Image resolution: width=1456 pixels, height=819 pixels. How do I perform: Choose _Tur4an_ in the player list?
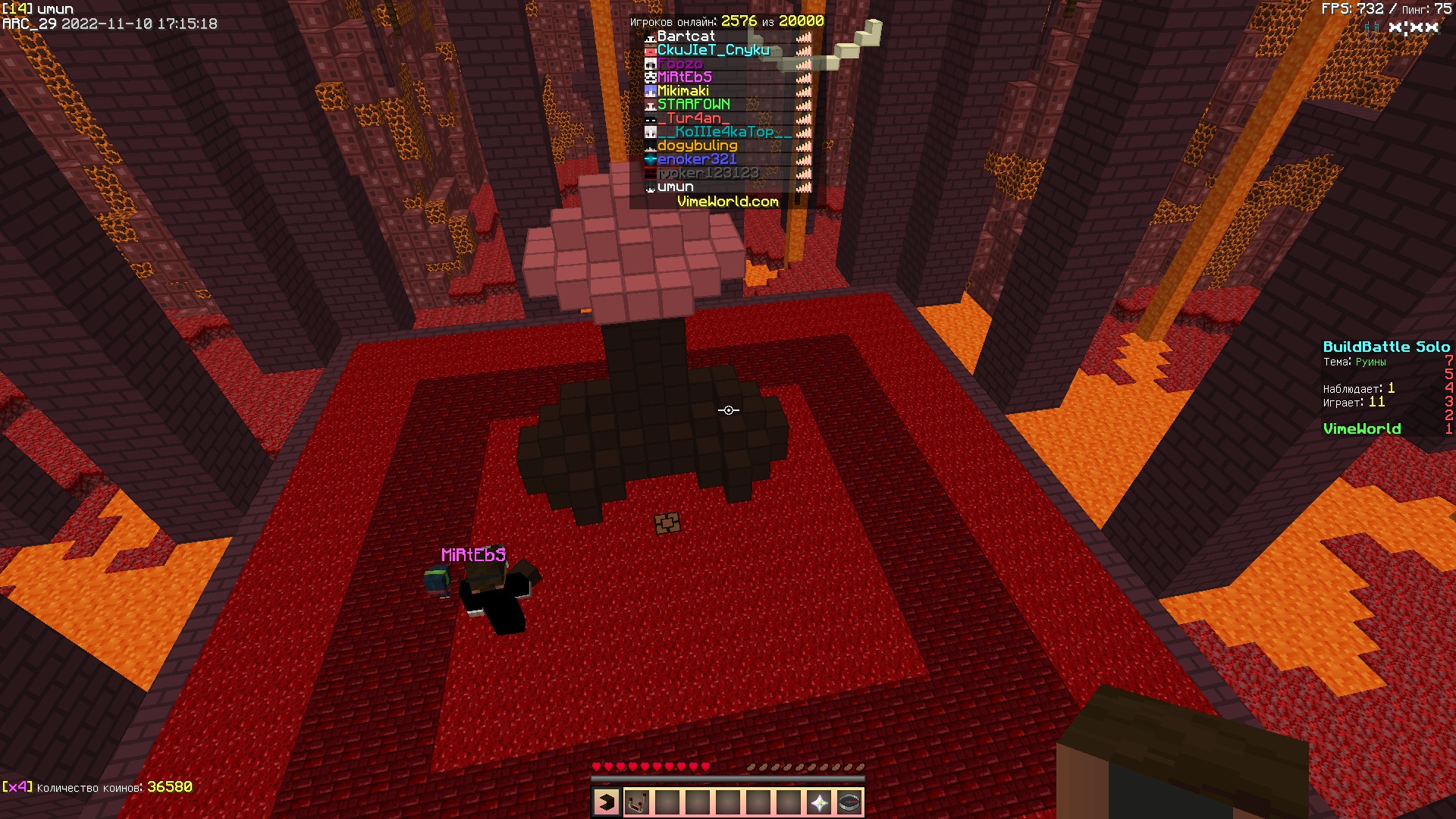693,118
